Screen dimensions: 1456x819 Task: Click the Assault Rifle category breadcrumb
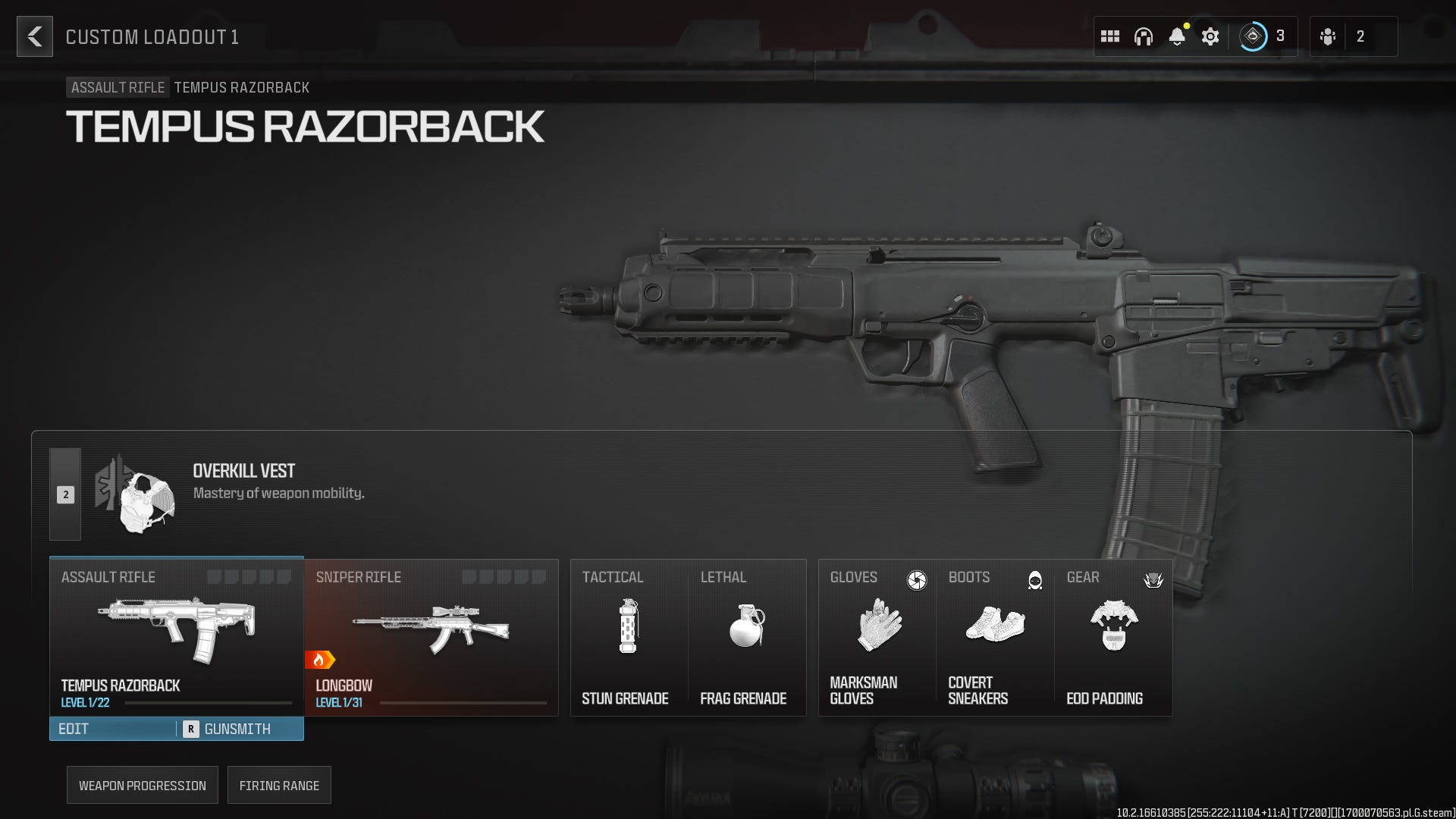click(117, 87)
